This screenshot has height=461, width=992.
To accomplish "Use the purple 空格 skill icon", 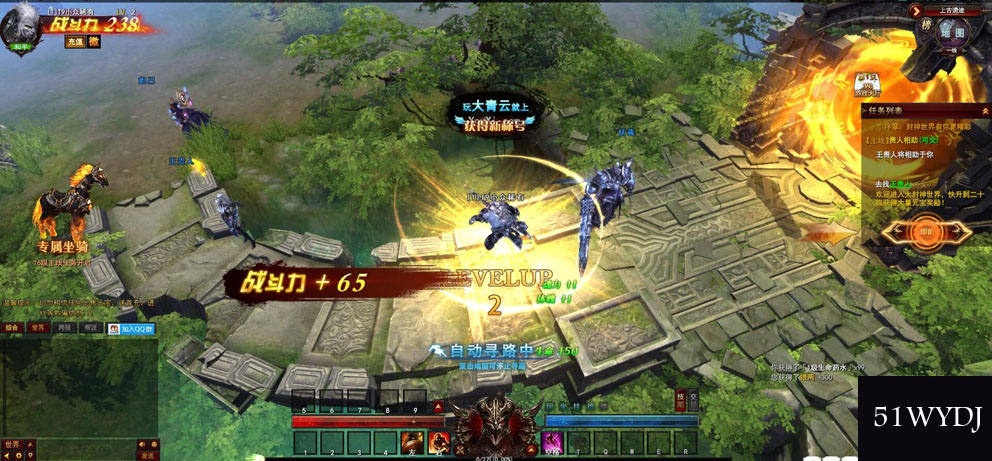I will click(551, 441).
